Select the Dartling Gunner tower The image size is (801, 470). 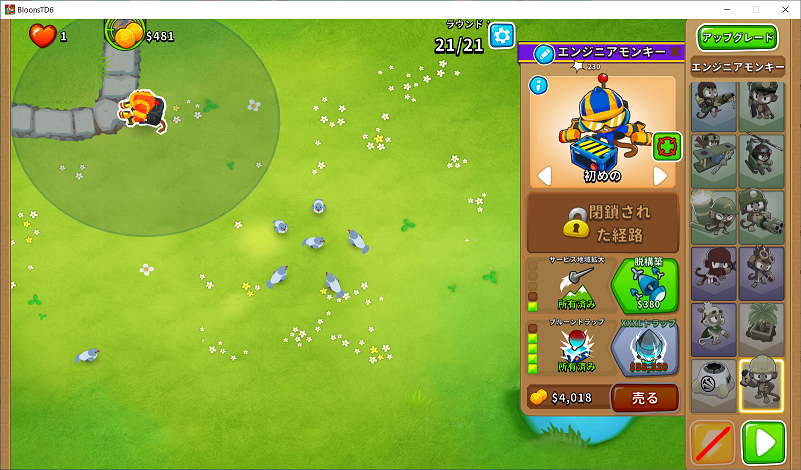pyautogui.click(x=762, y=217)
